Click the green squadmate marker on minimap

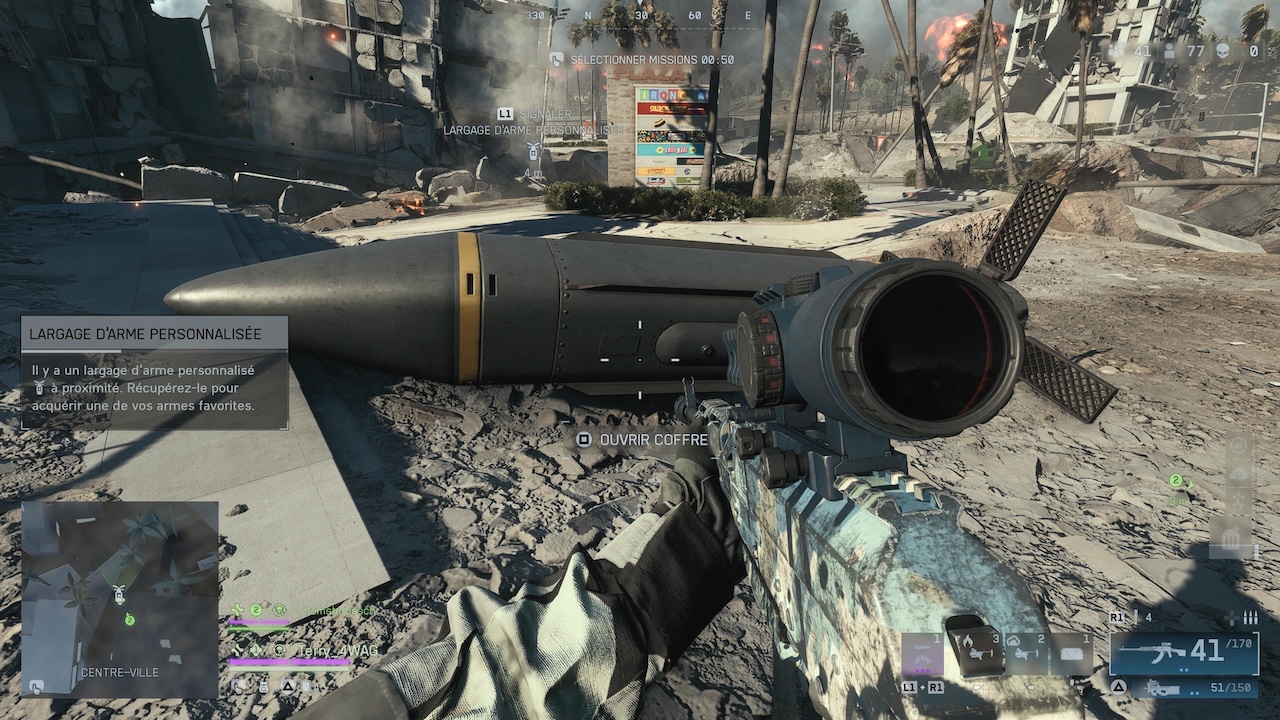click(129, 621)
